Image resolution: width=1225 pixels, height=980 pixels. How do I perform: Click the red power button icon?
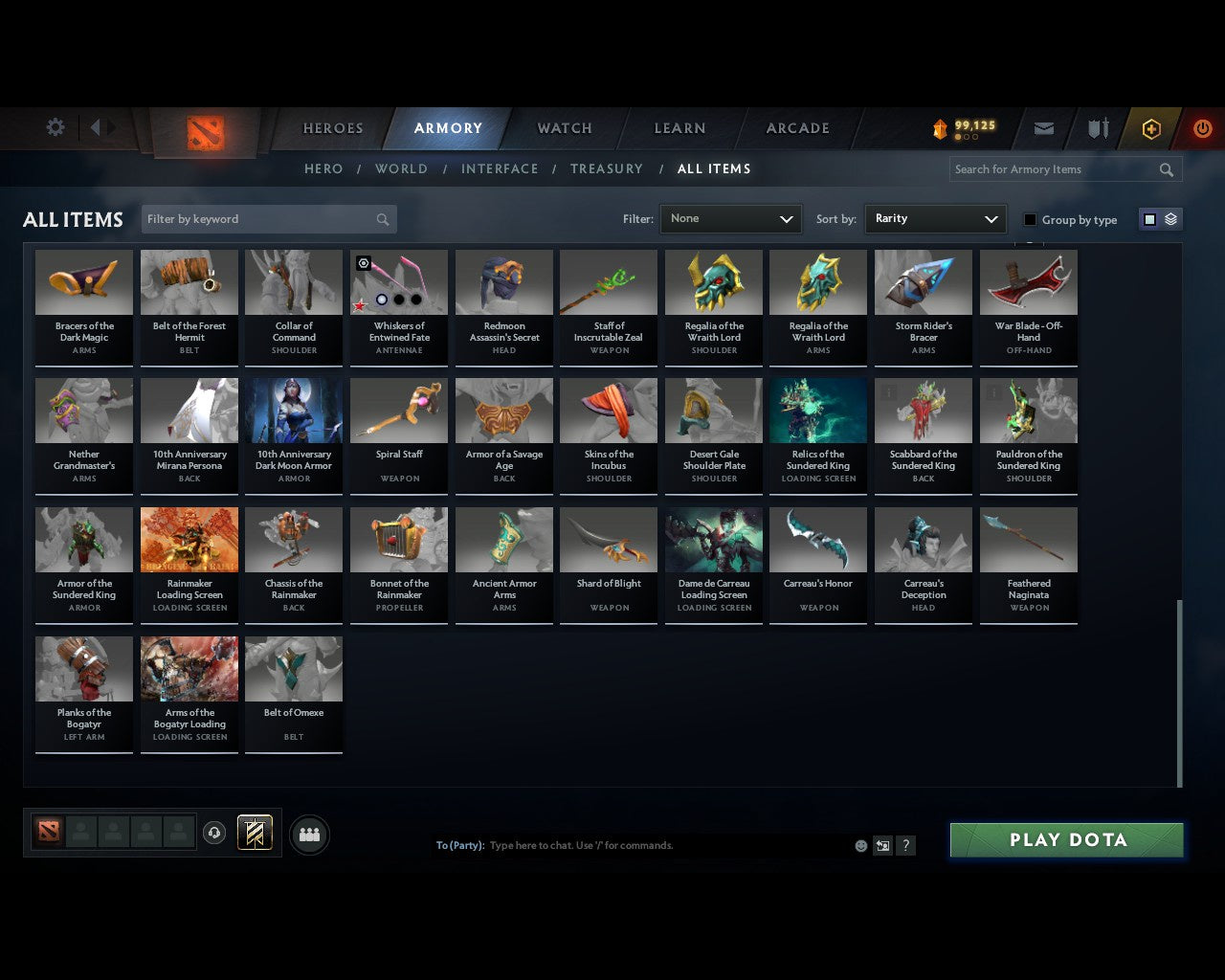pos(1202,128)
